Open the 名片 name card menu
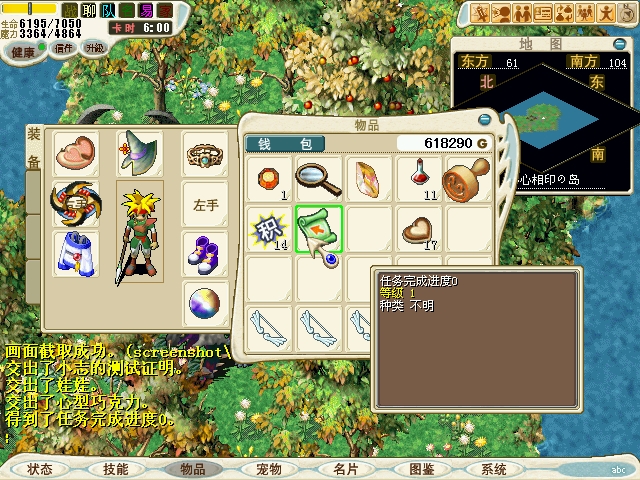 tap(345, 468)
